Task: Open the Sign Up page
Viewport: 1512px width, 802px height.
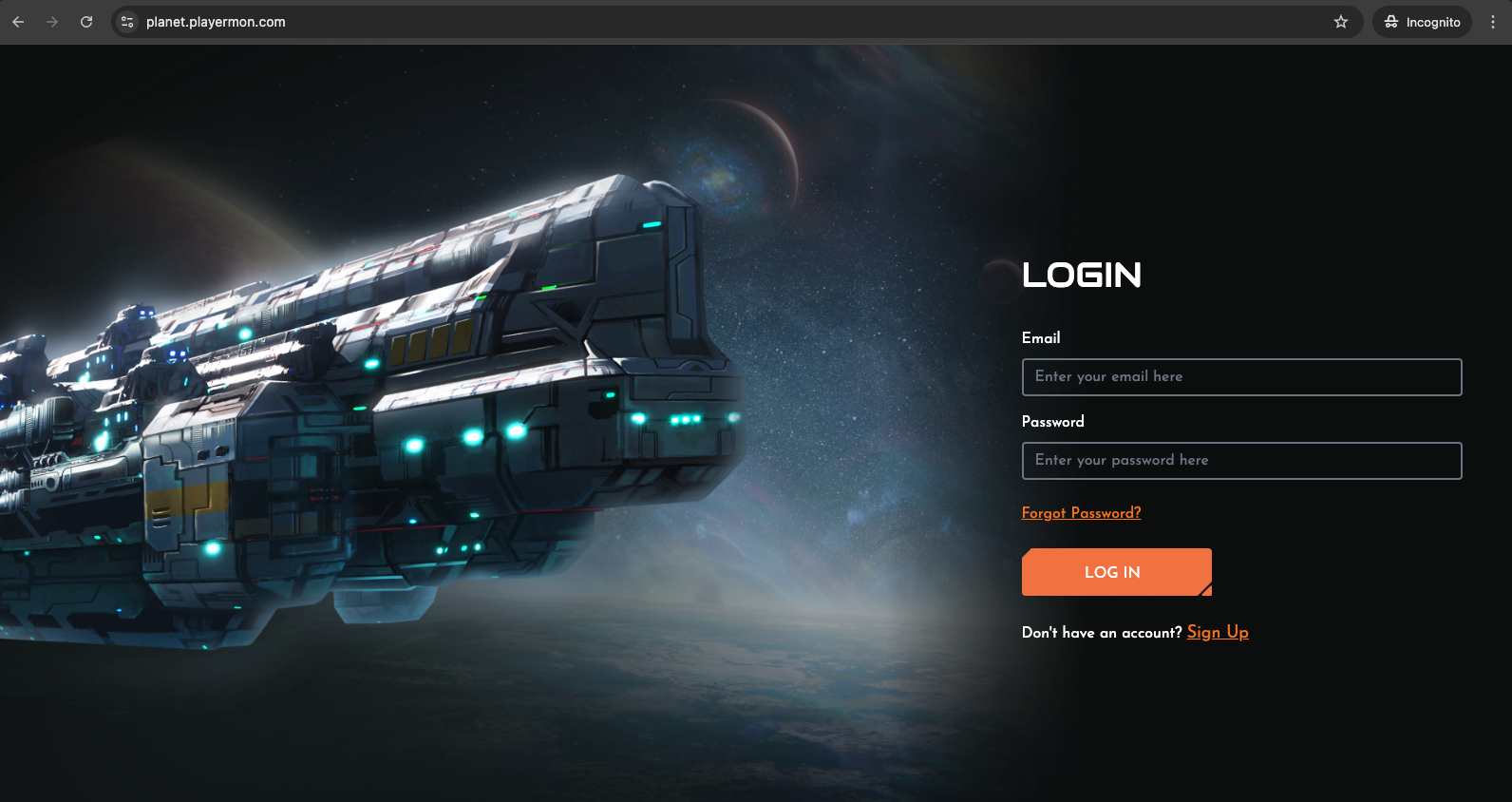Action: point(1218,632)
